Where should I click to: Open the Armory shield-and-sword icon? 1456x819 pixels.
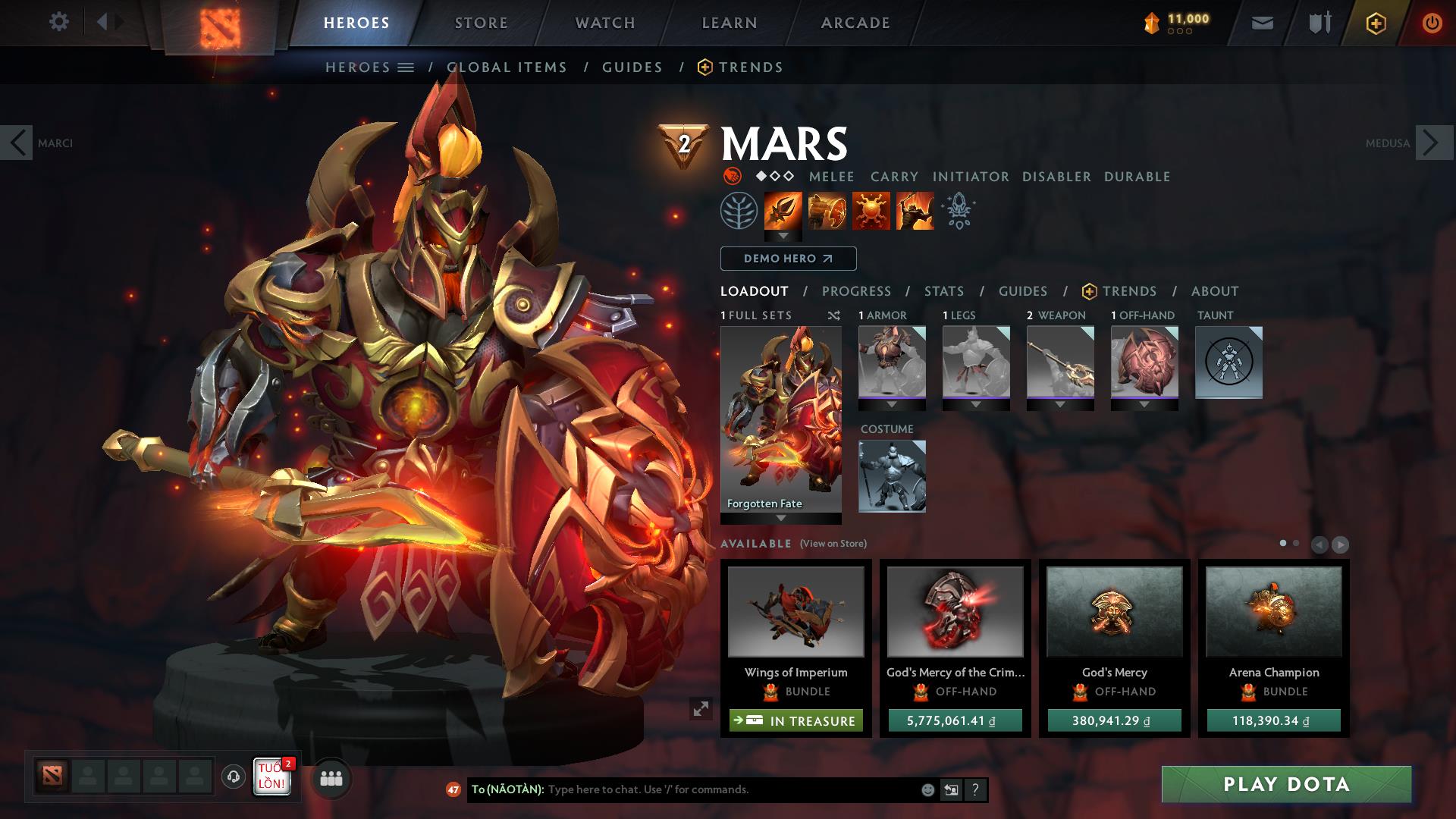point(1317,22)
